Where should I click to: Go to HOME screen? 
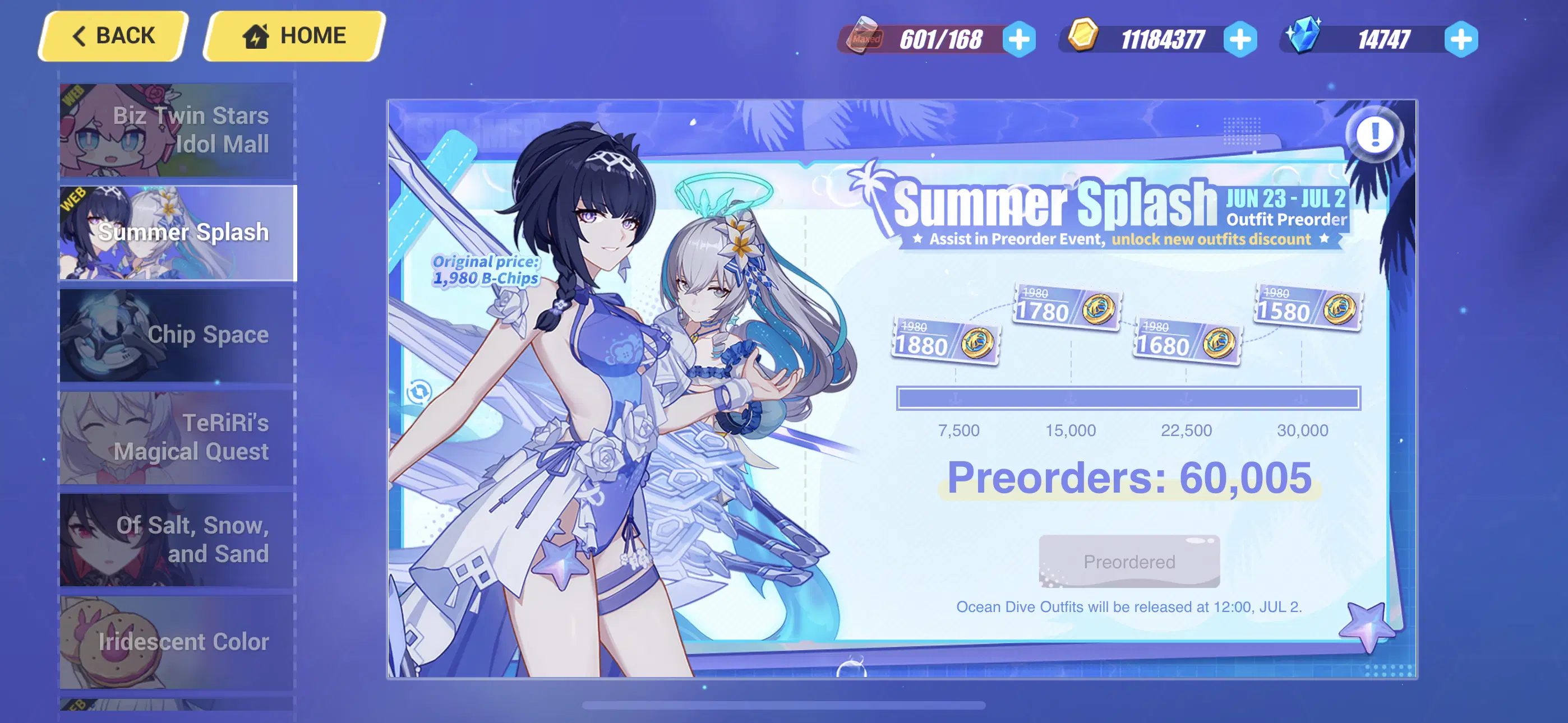point(294,35)
